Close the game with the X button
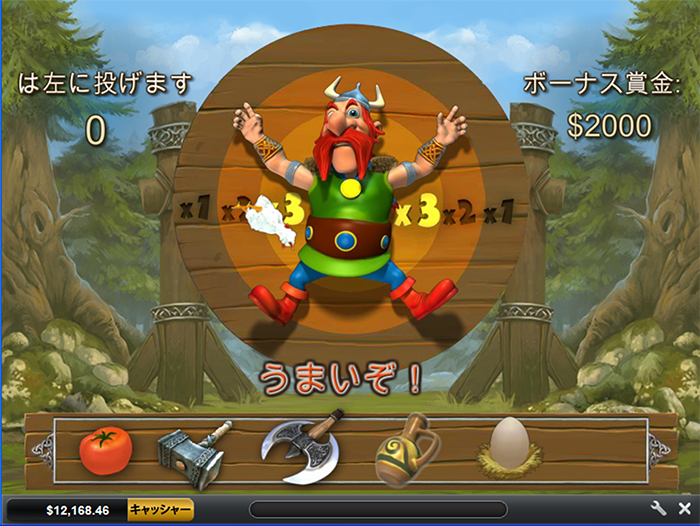Viewport: 700px width, 526px height. [x=684, y=509]
